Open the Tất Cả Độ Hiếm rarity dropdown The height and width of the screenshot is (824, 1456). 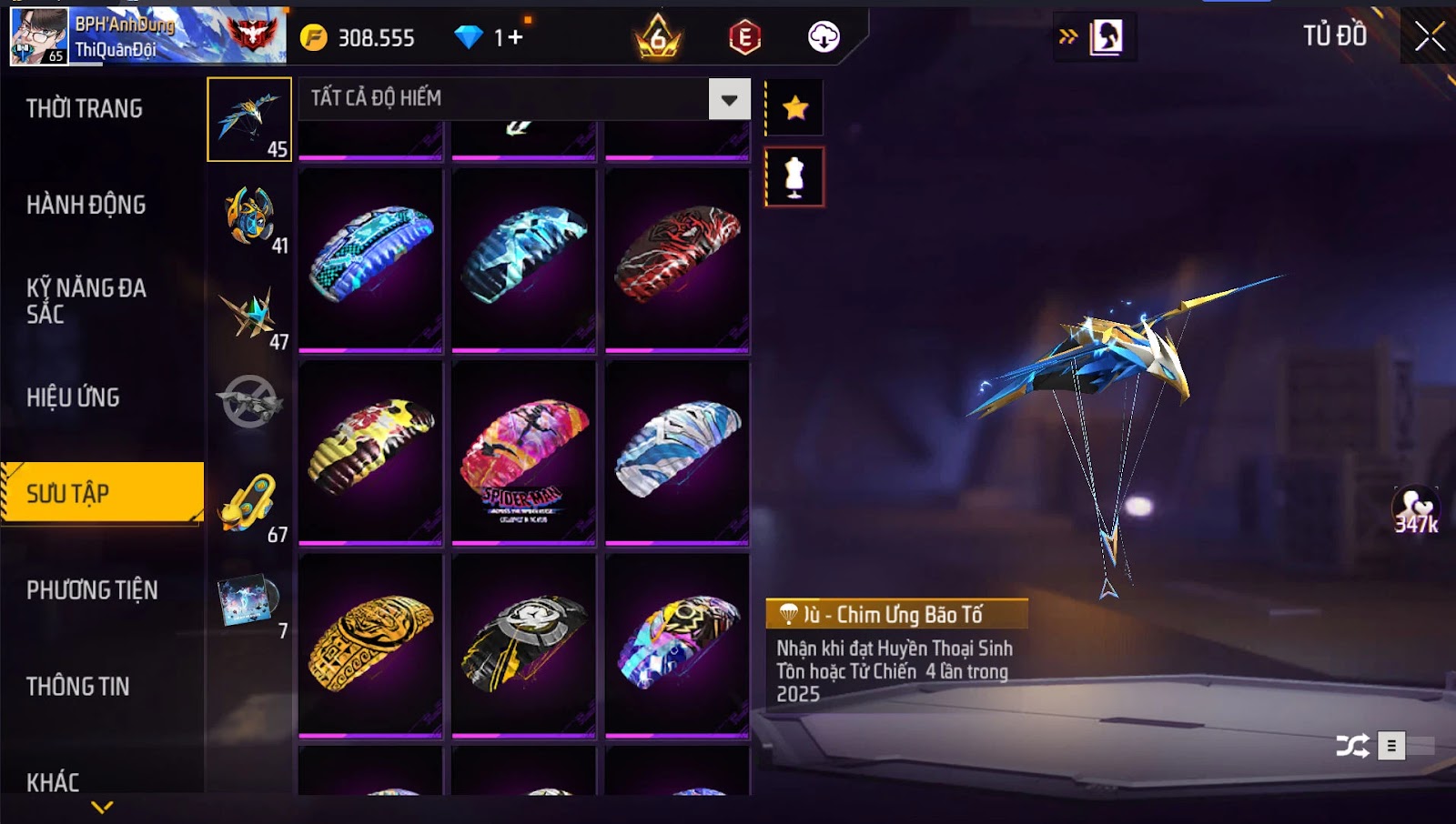(729, 99)
